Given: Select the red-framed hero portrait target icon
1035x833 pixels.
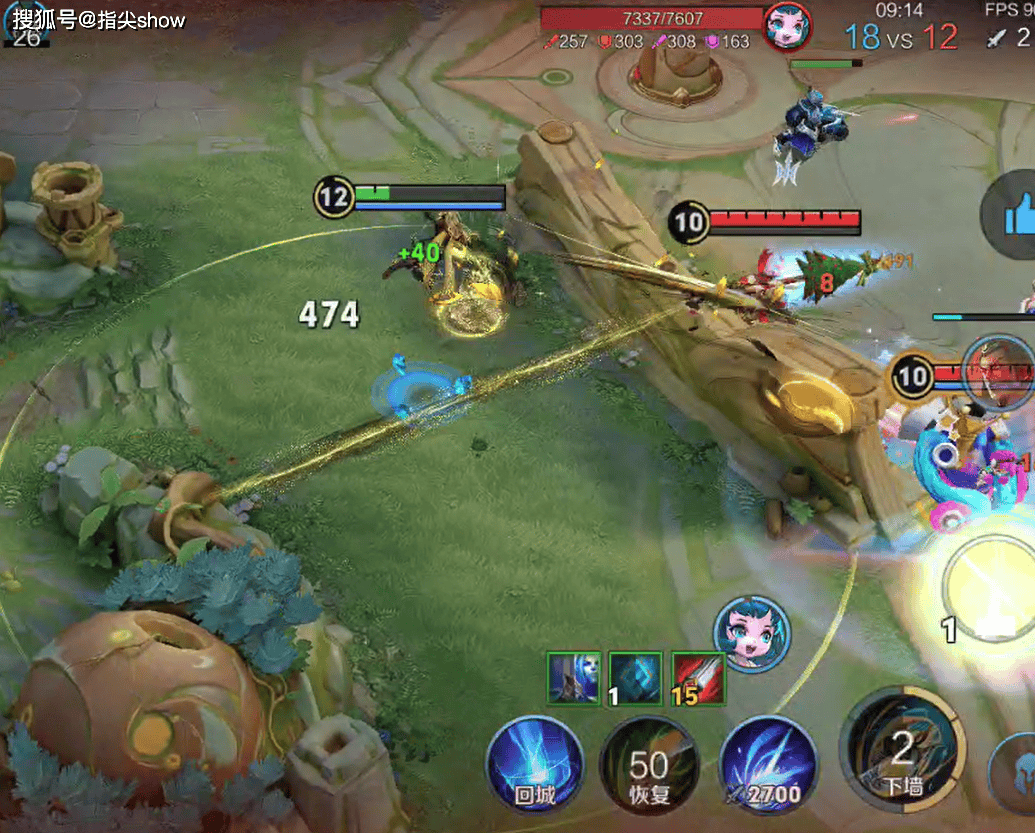Looking at the screenshot, I should point(999,373).
